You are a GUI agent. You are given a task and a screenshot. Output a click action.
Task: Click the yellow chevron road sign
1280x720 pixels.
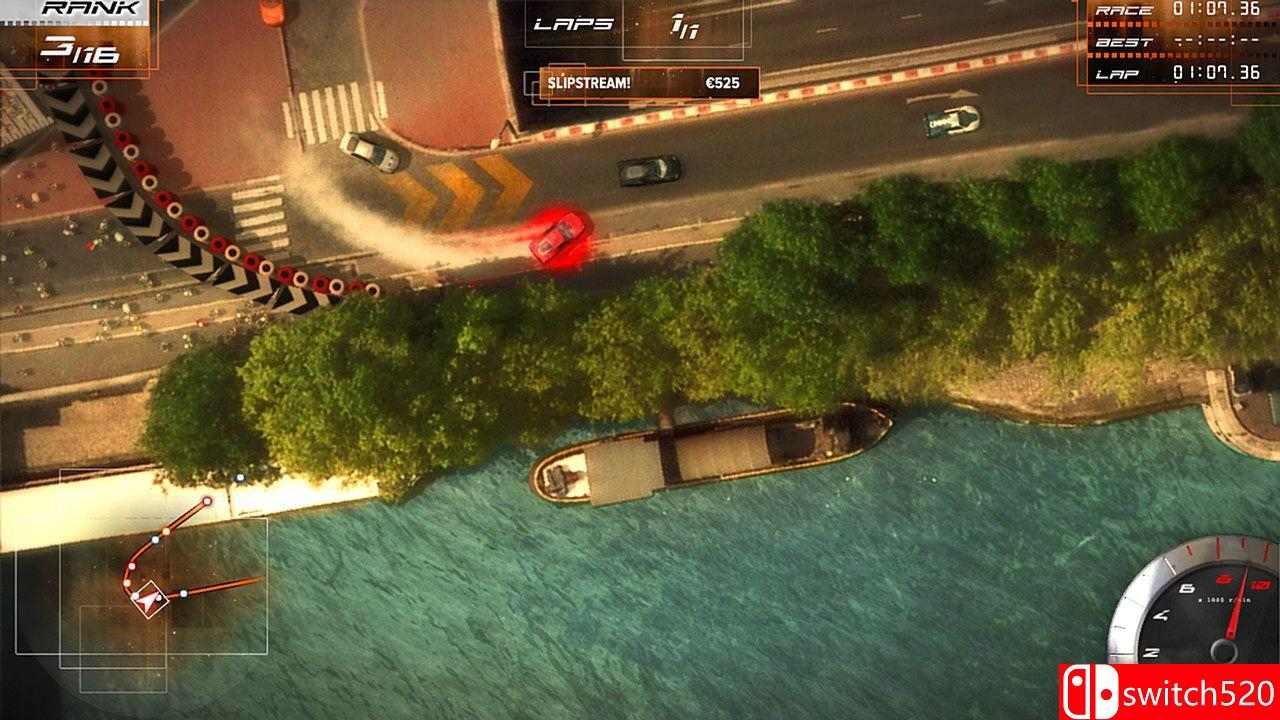point(466,185)
